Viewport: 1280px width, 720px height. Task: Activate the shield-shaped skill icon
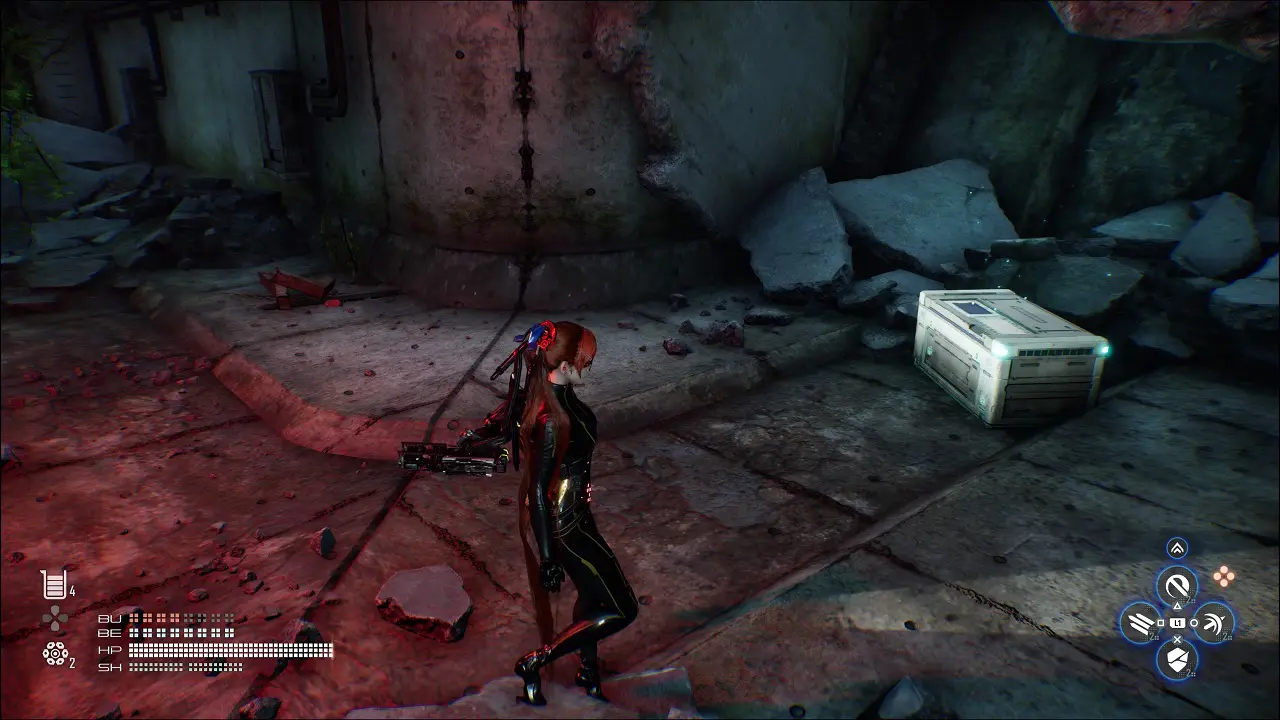pyautogui.click(x=1177, y=658)
